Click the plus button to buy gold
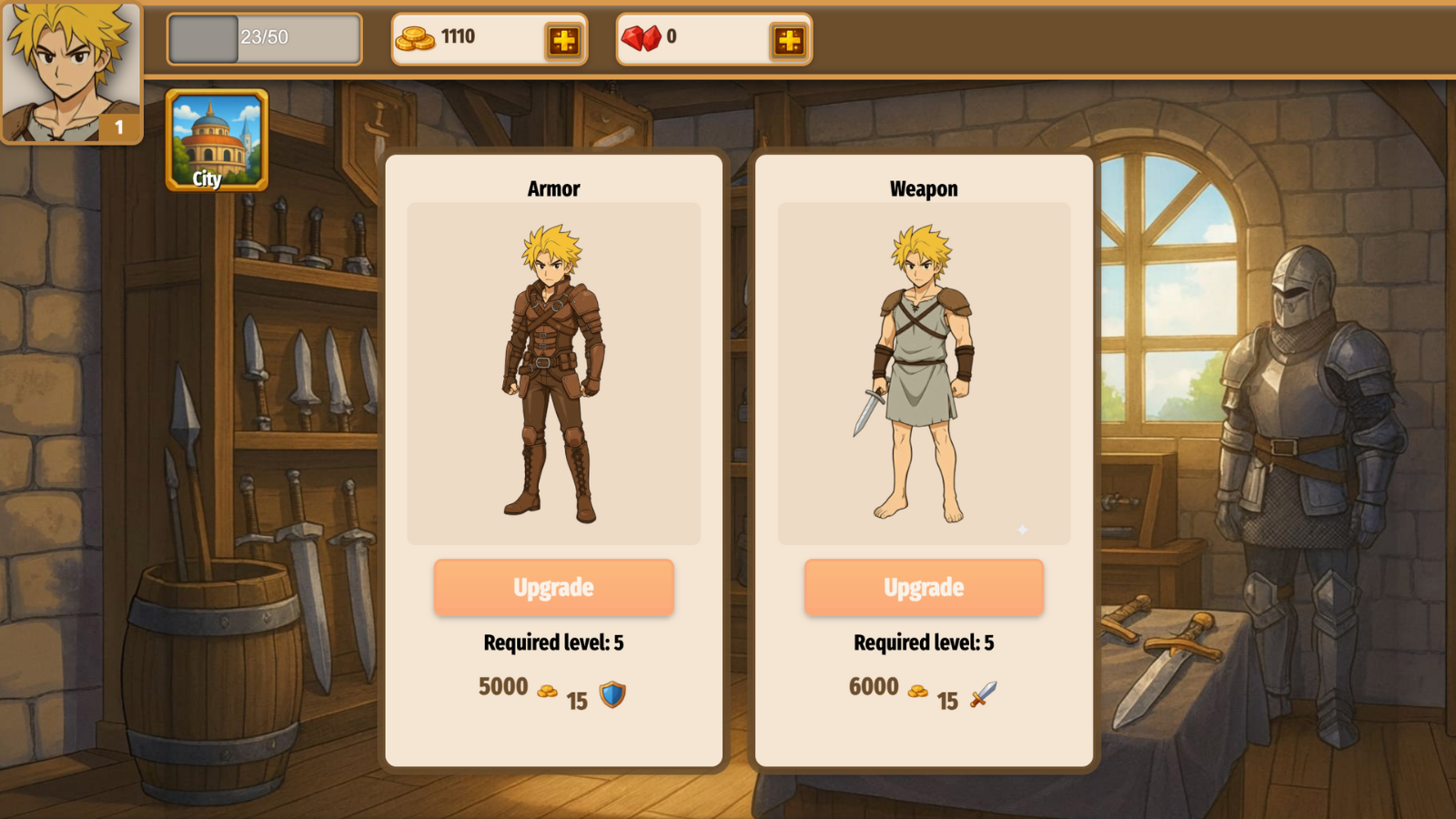Screen dimensions: 1456x819 click(565, 39)
